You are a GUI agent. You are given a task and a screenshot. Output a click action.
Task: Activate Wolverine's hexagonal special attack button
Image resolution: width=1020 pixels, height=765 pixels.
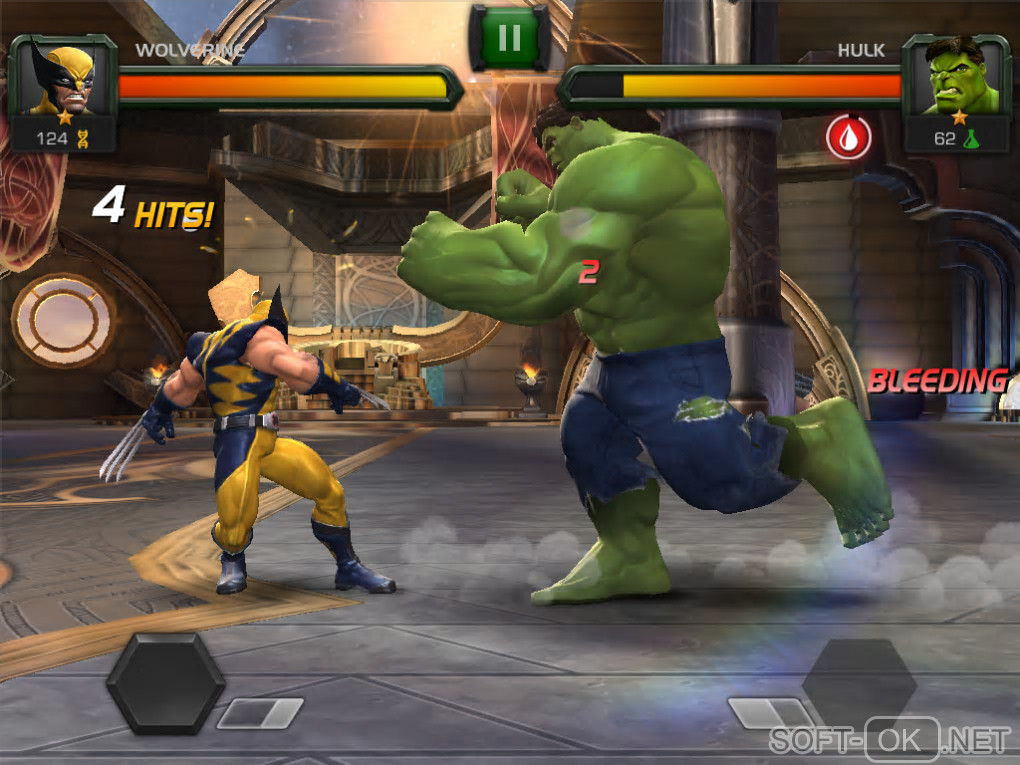[165, 683]
